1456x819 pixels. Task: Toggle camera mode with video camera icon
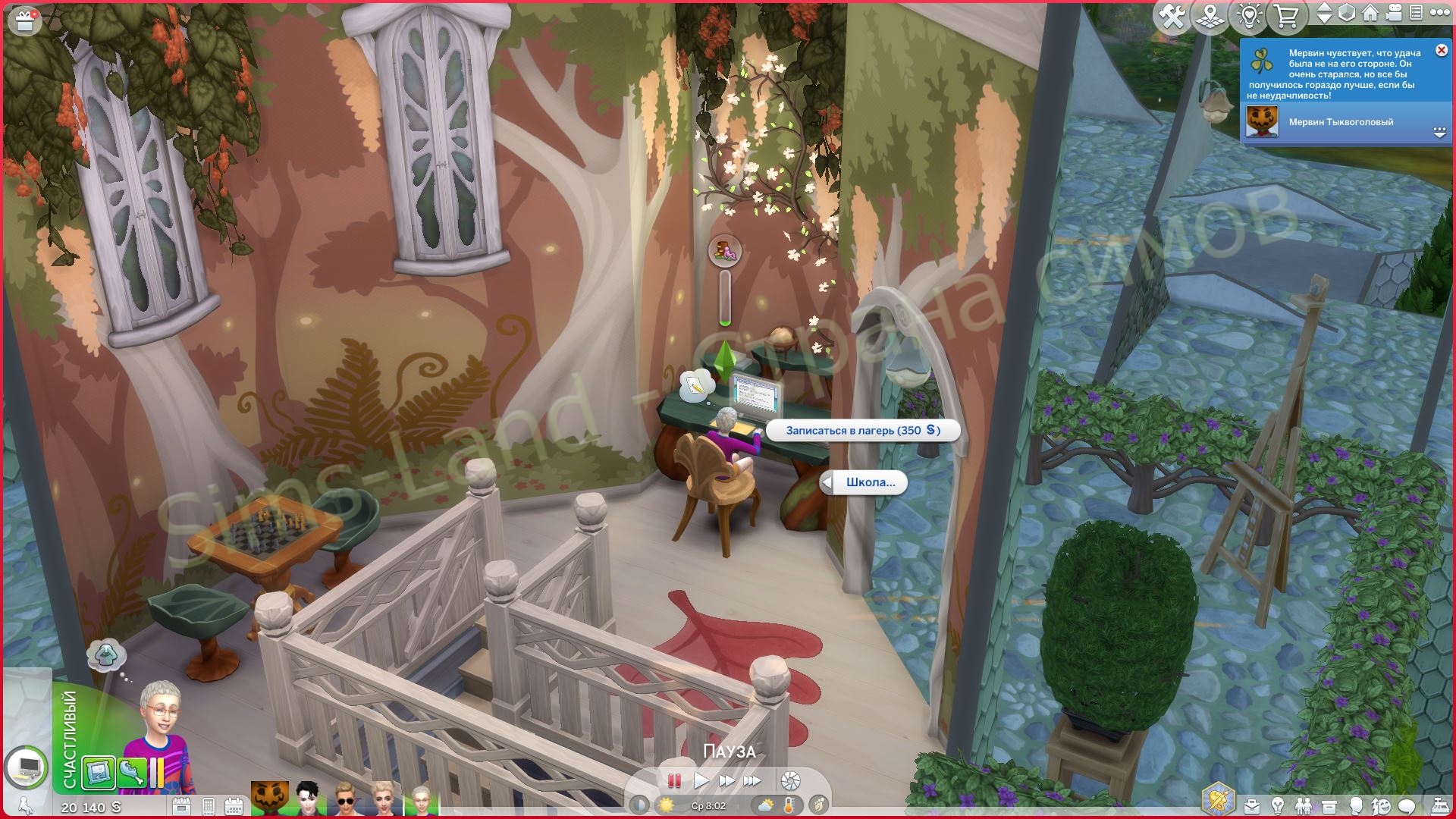tap(1394, 13)
